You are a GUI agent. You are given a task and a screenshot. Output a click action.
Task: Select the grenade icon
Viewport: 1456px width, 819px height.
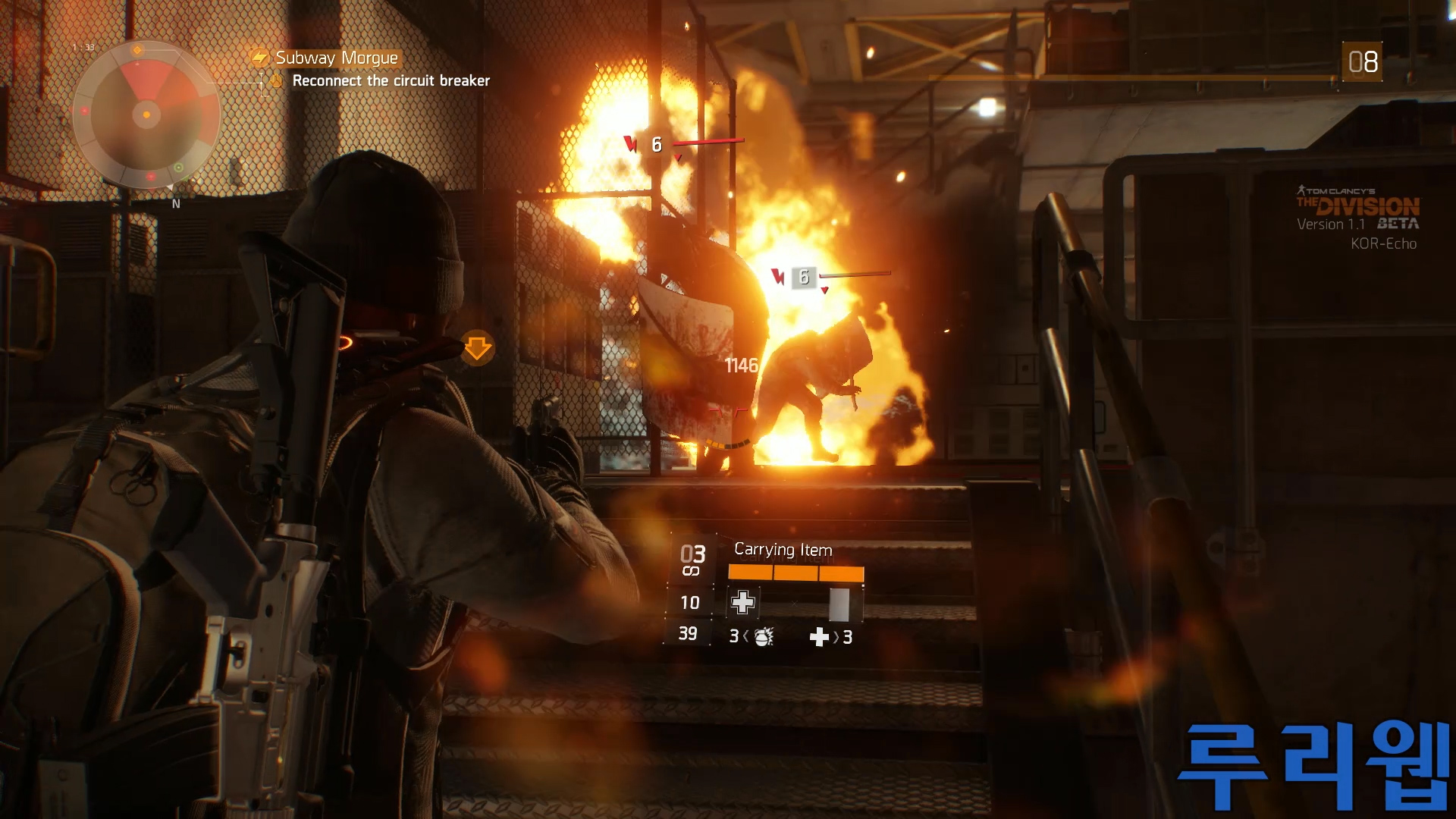click(x=764, y=637)
